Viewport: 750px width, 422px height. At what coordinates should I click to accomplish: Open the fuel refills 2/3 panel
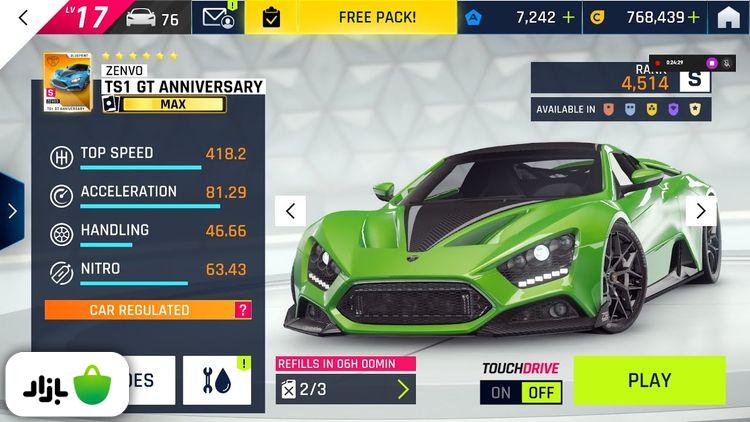pyautogui.click(x=345, y=389)
